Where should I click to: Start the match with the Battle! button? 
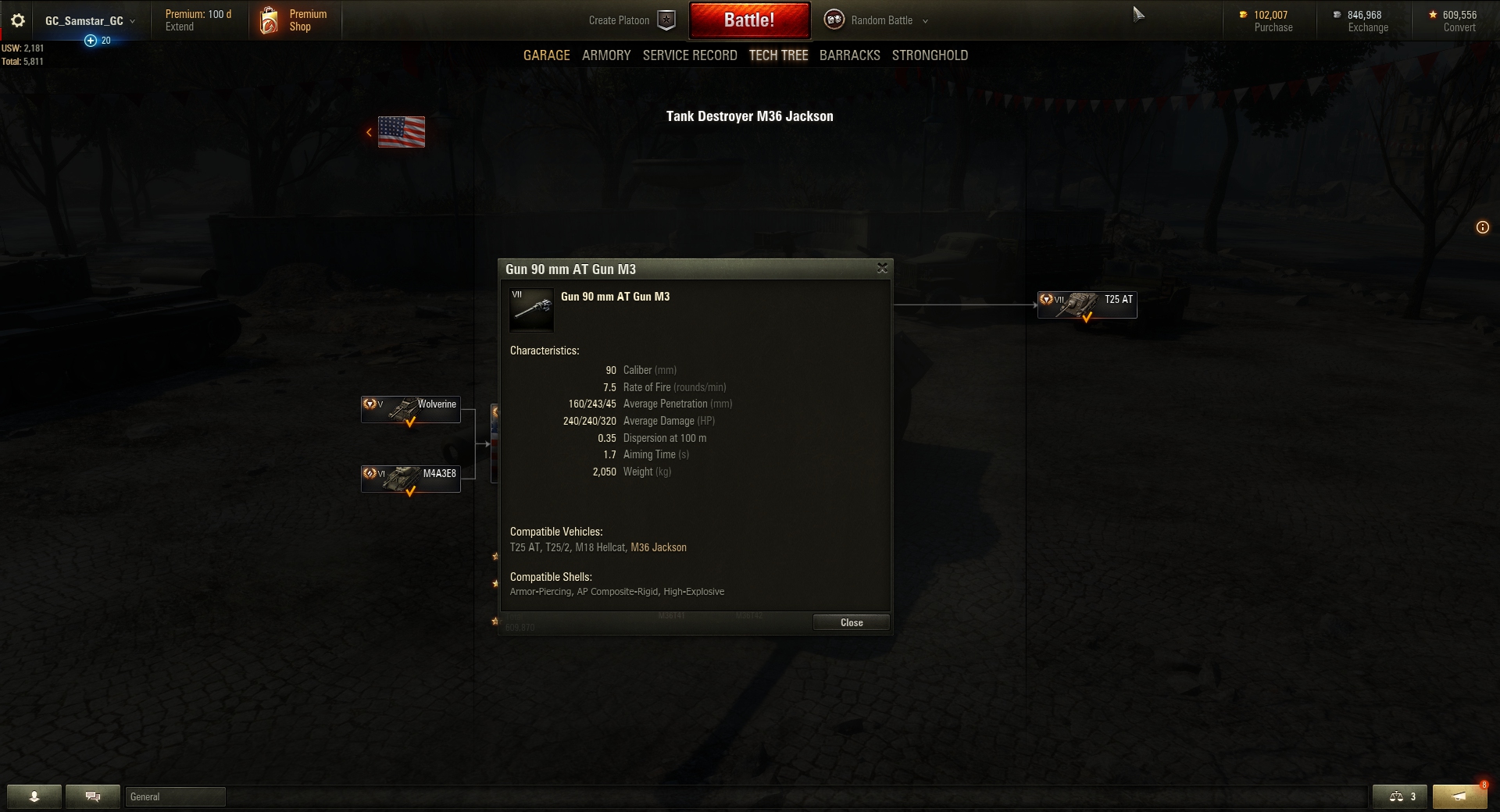click(748, 20)
